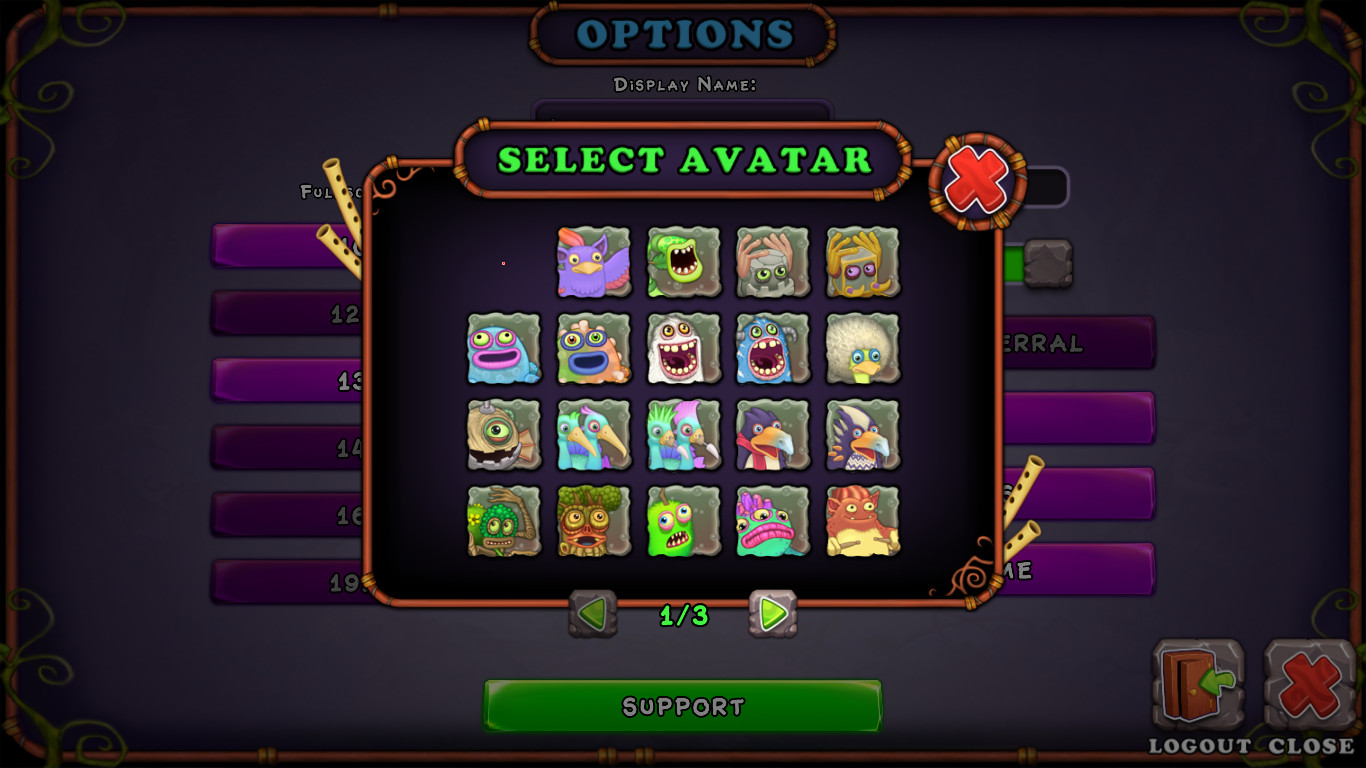Select the orange furry troll avatar
Viewport: 1366px width, 768px height.
click(x=861, y=522)
